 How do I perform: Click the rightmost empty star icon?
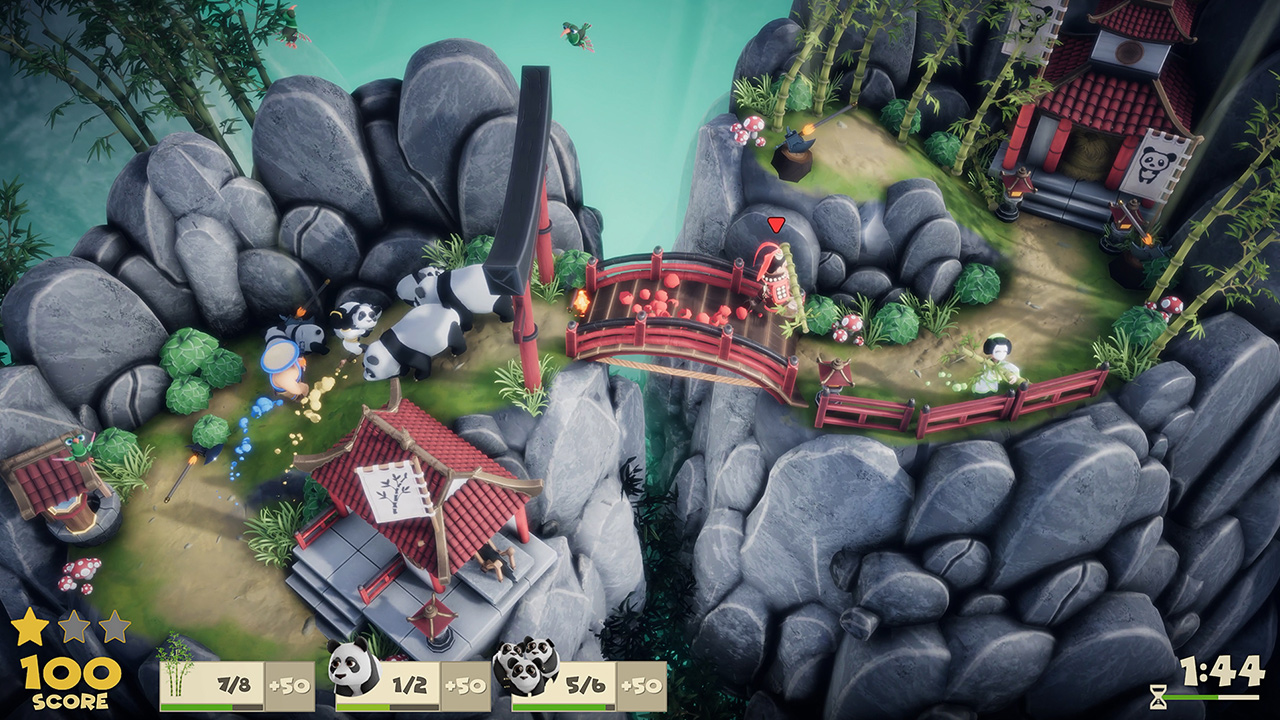(113, 626)
